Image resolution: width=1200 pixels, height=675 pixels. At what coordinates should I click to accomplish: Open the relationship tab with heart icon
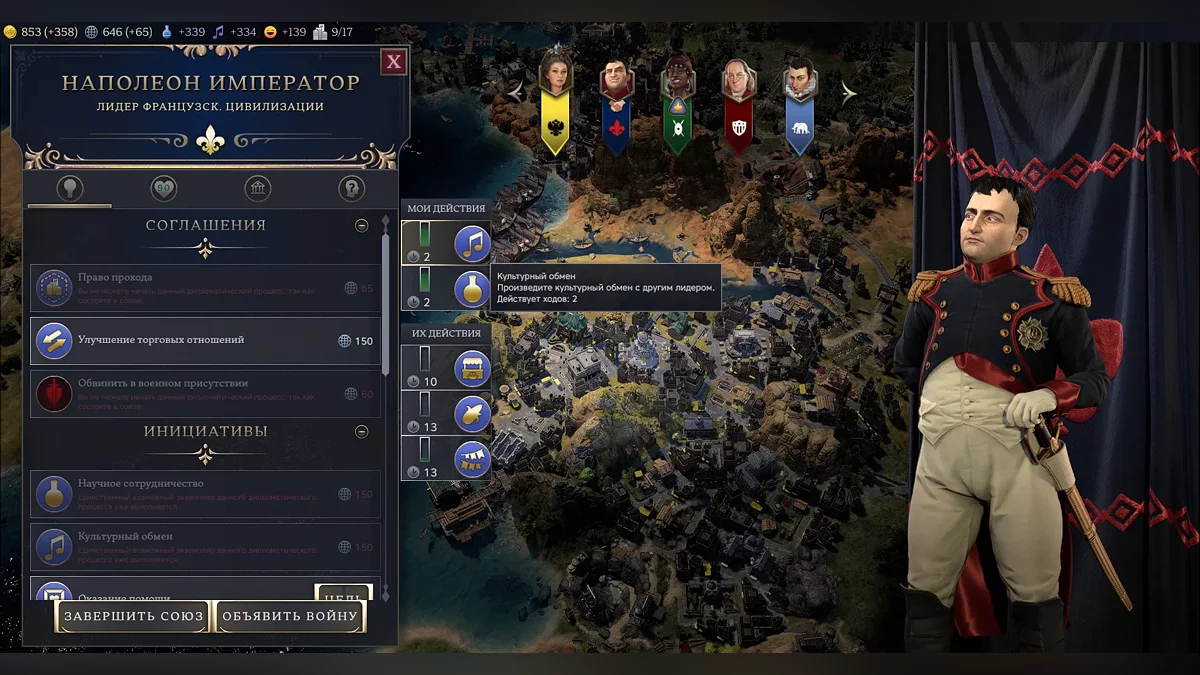pyautogui.click(x=163, y=188)
